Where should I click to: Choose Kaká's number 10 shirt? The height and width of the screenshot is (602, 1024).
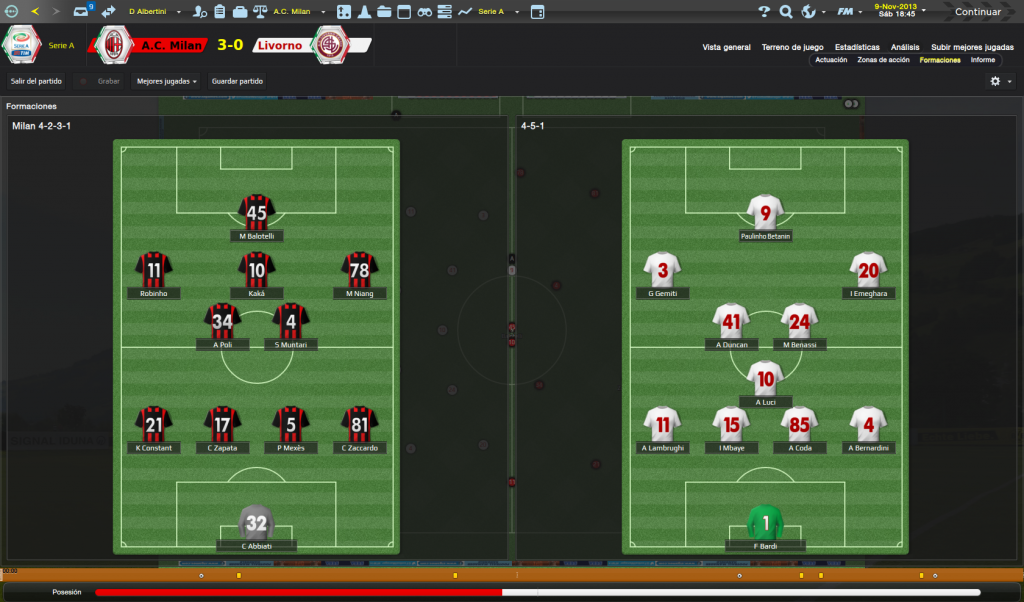click(x=257, y=269)
